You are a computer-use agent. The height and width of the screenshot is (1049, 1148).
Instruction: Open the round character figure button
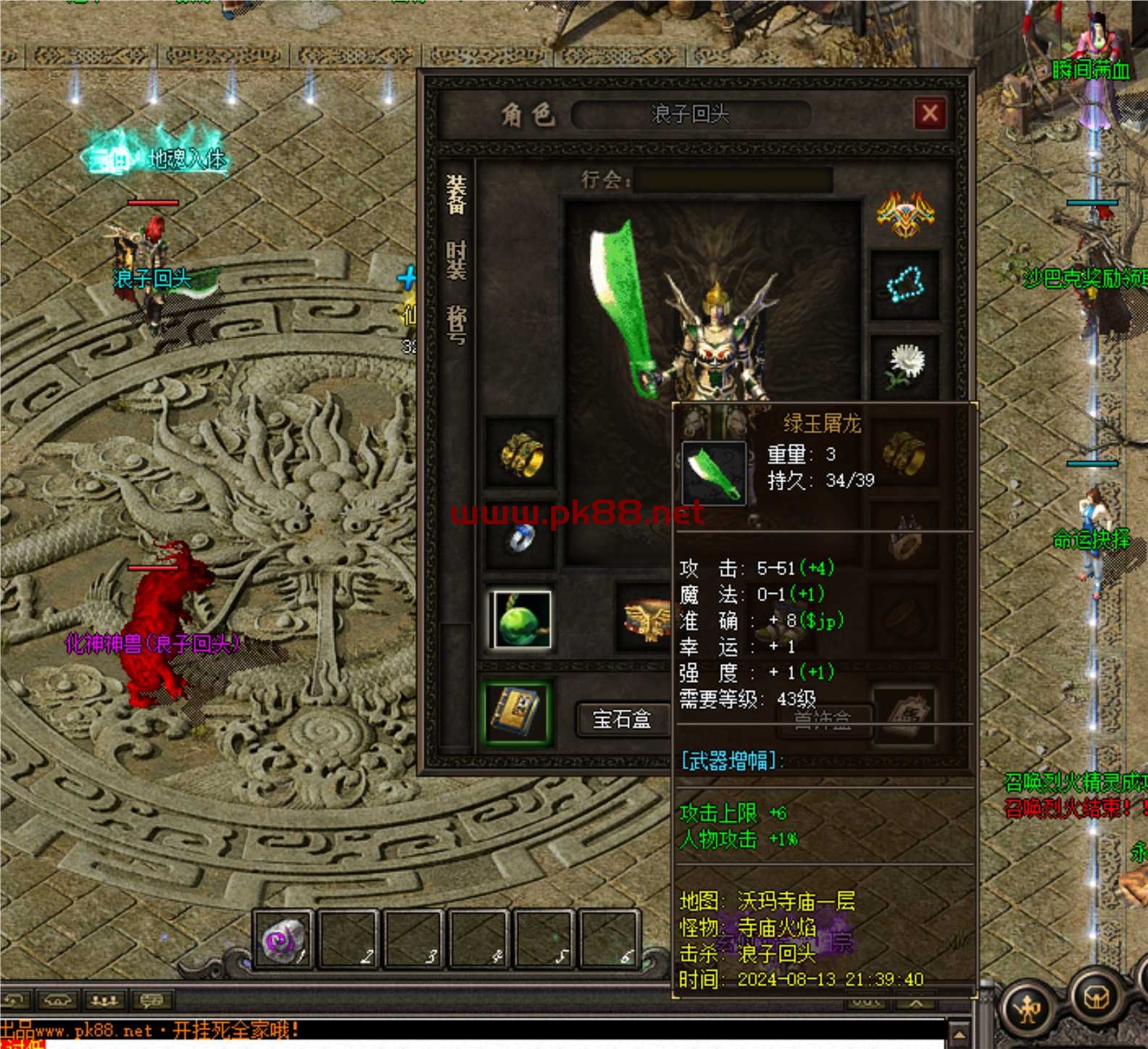click(1028, 1006)
